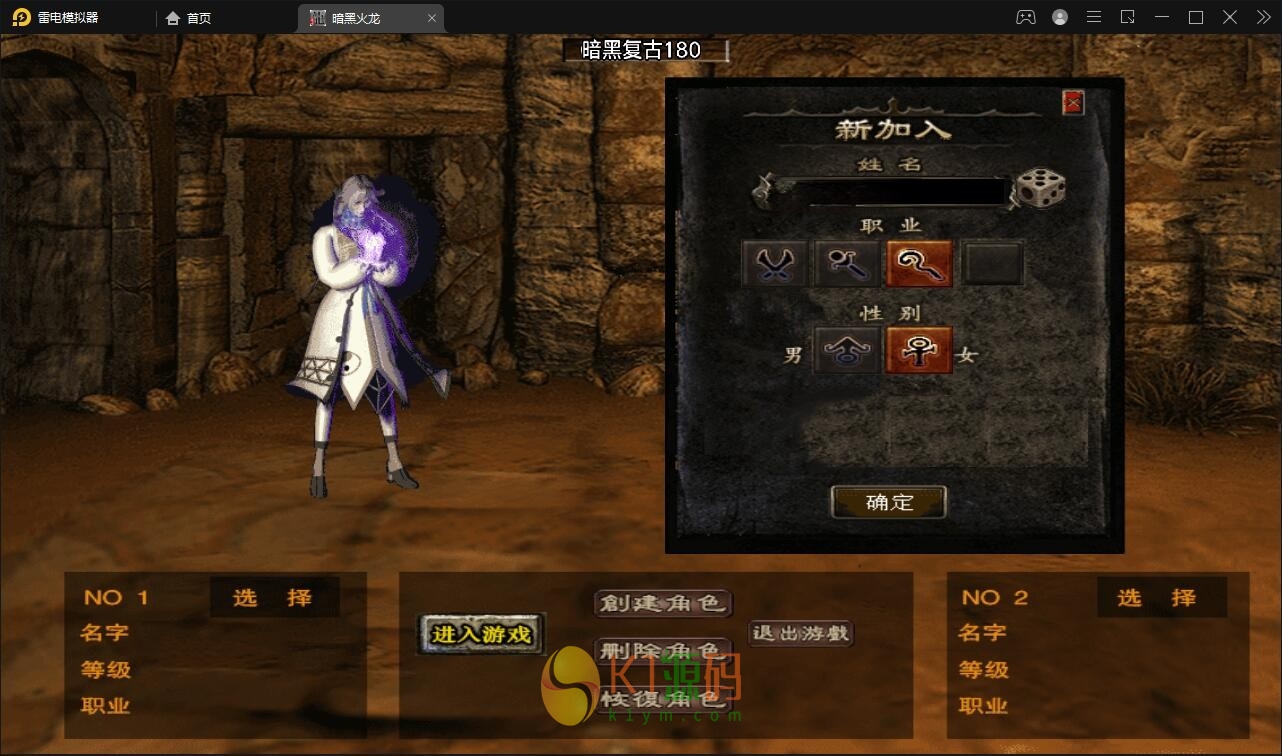Select the staff mage class icon
1282x756 pixels.
pos(919,261)
